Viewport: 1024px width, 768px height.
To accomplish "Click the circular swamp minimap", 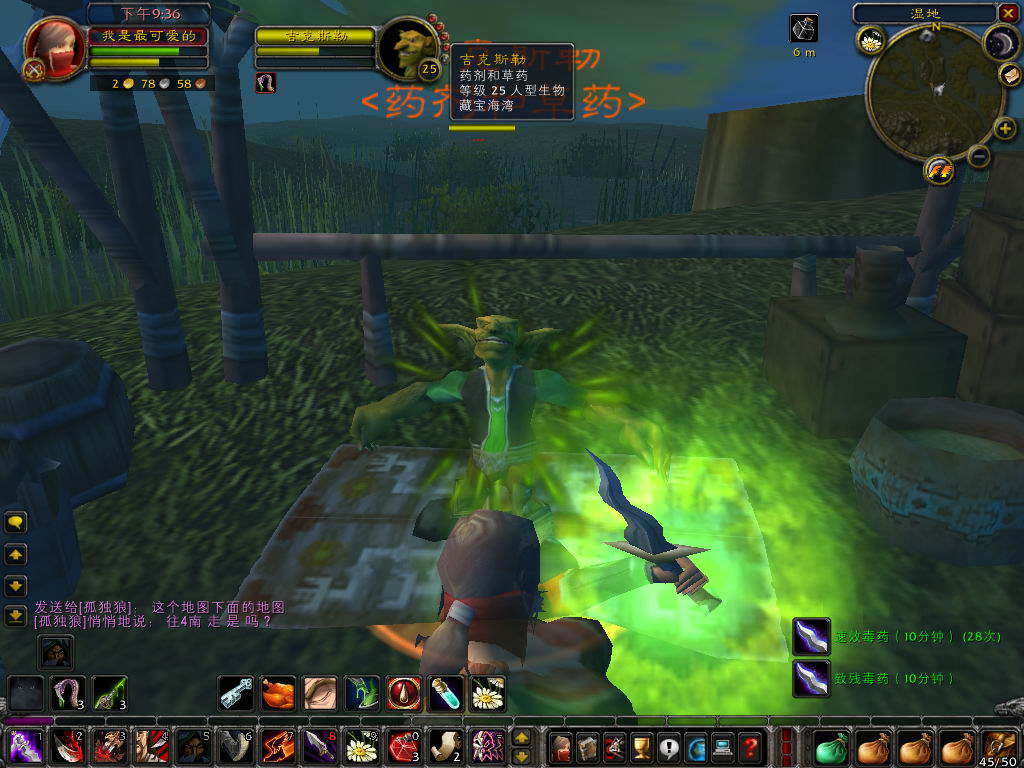I will pos(933,92).
